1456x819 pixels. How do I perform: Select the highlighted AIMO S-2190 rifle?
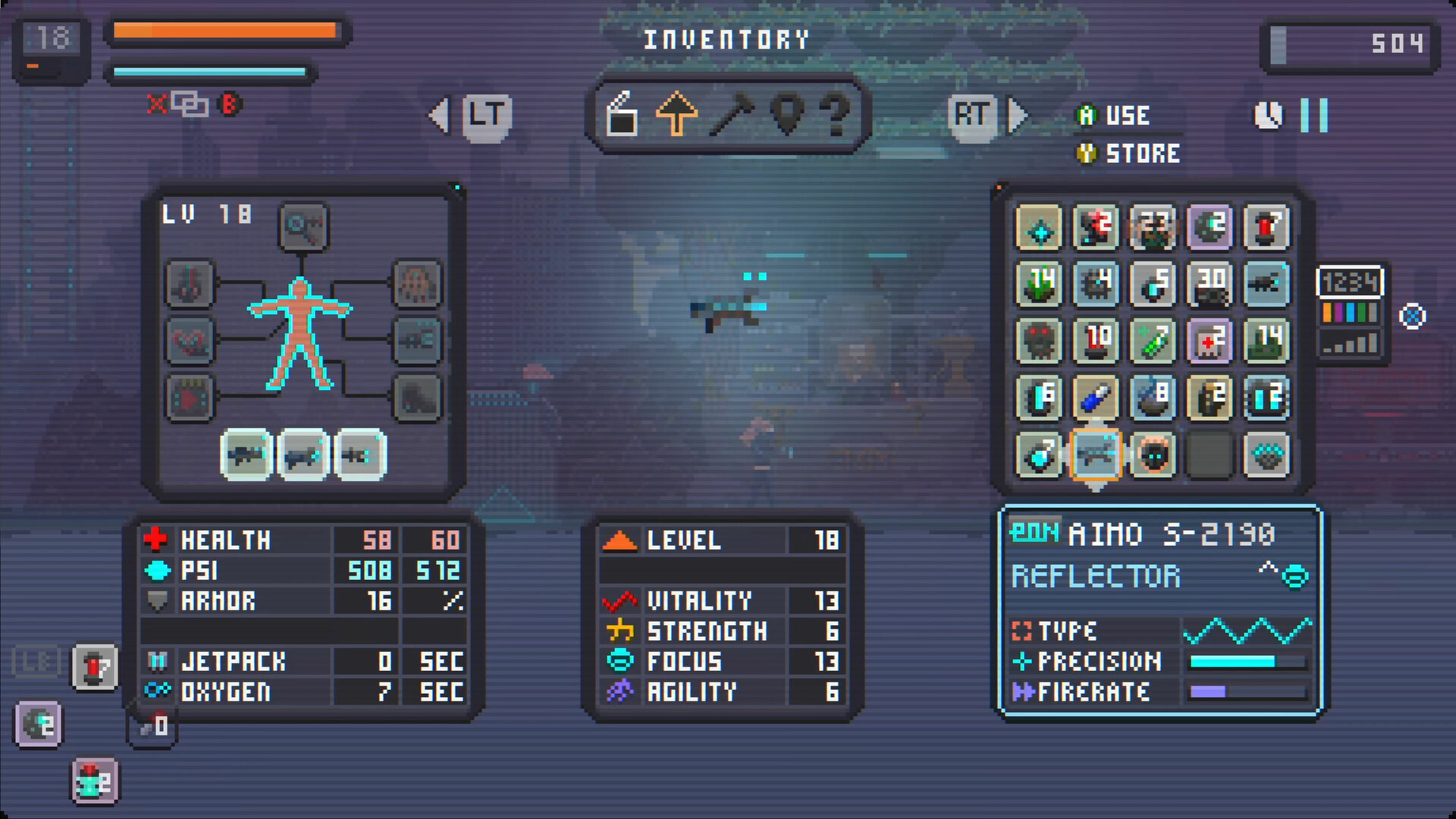(x=1096, y=455)
